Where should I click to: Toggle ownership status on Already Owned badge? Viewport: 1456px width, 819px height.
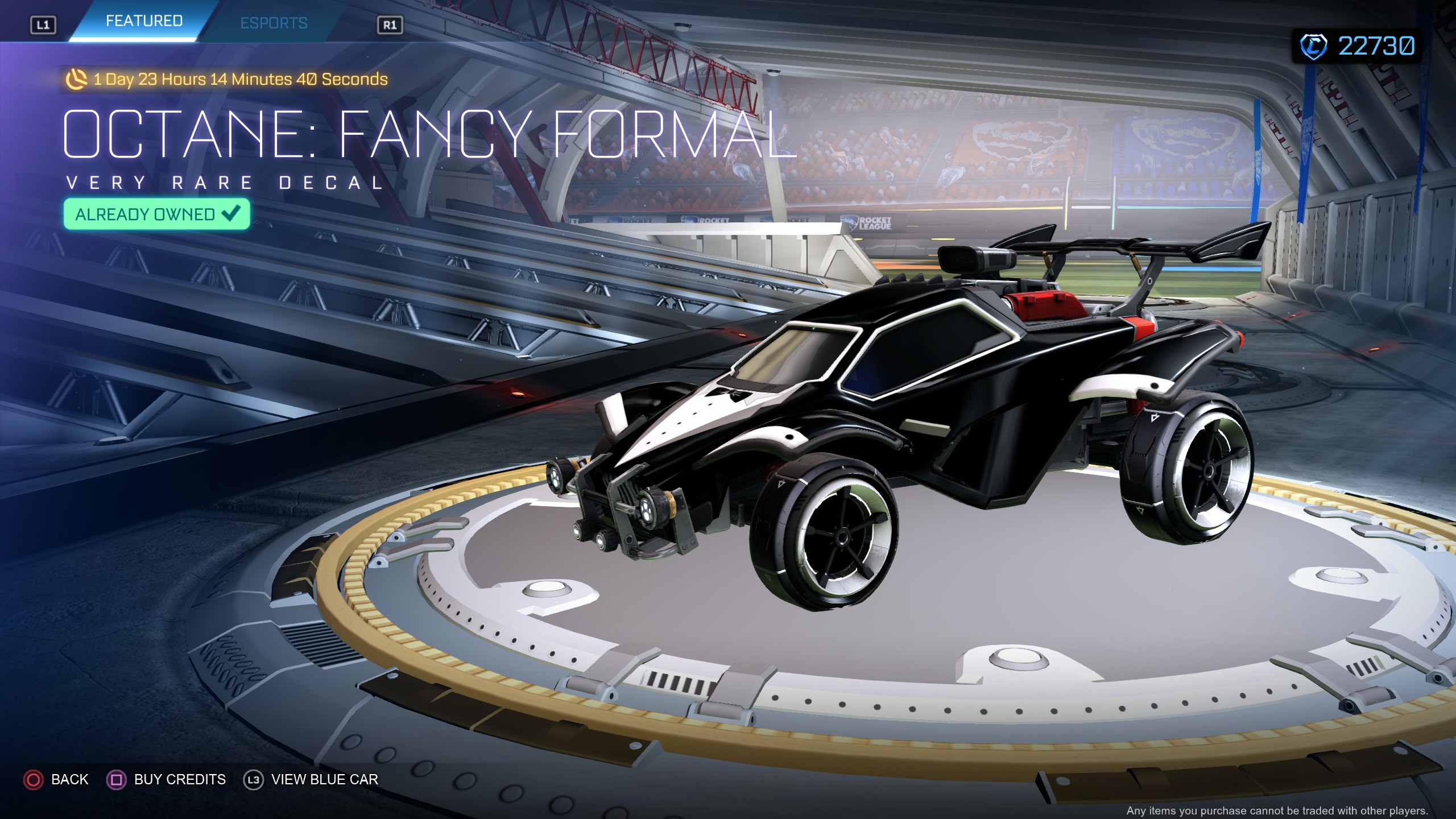[x=156, y=214]
